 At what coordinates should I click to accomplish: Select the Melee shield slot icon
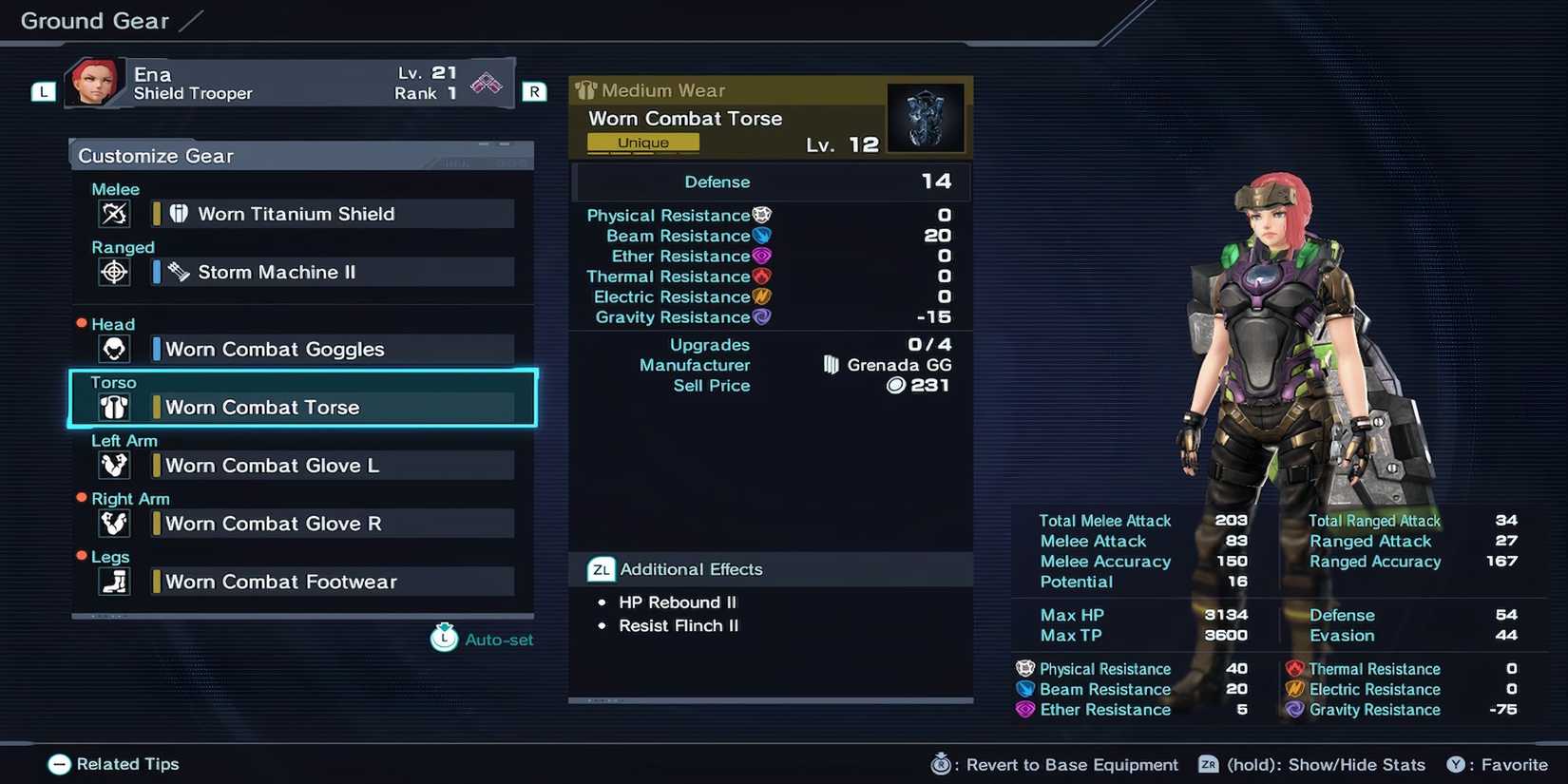pyautogui.click(x=114, y=214)
